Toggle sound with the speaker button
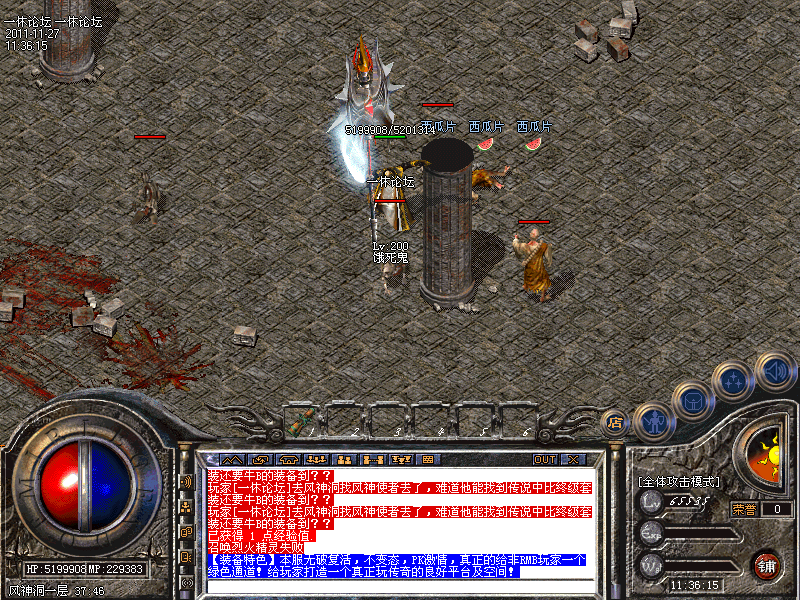Image resolution: width=800 pixels, height=600 pixels. 775,370
